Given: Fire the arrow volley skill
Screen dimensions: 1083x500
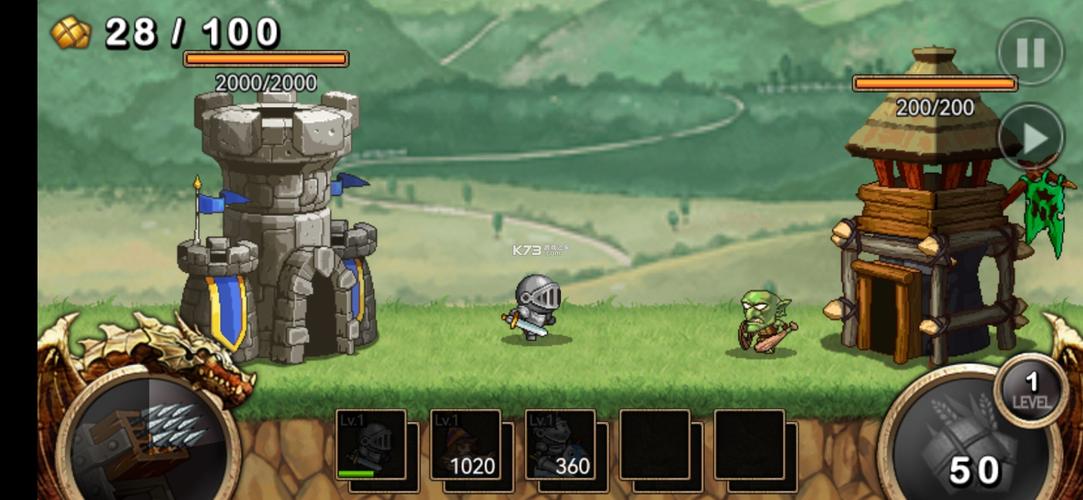Looking at the screenshot, I should (148, 442).
